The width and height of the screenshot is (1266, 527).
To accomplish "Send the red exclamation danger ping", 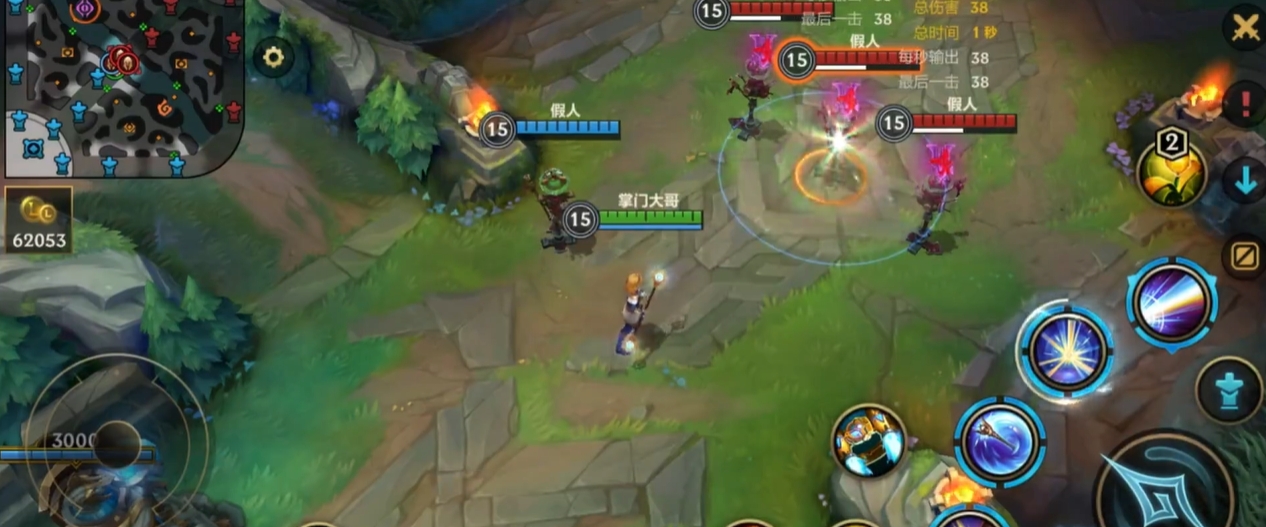I will tap(1245, 103).
